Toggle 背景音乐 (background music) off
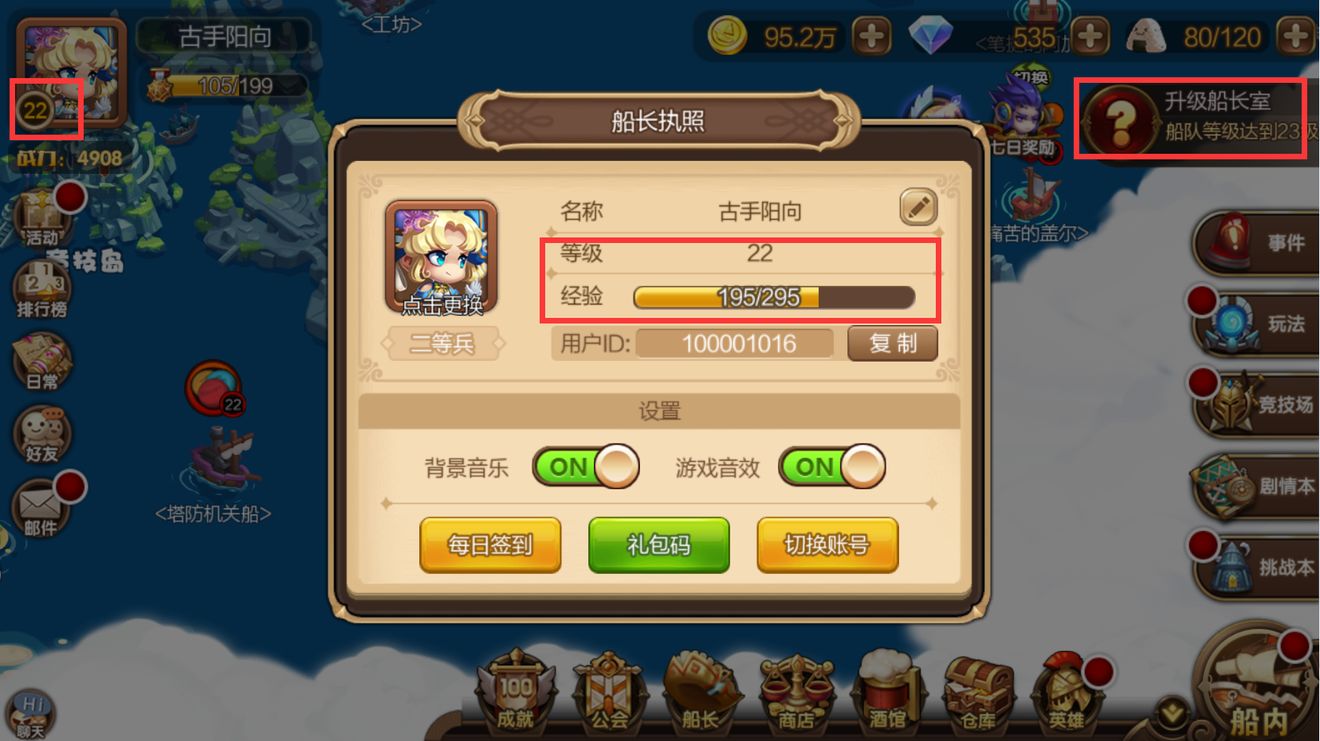The width and height of the screenshot is (1320, 741). click(585, 467)
